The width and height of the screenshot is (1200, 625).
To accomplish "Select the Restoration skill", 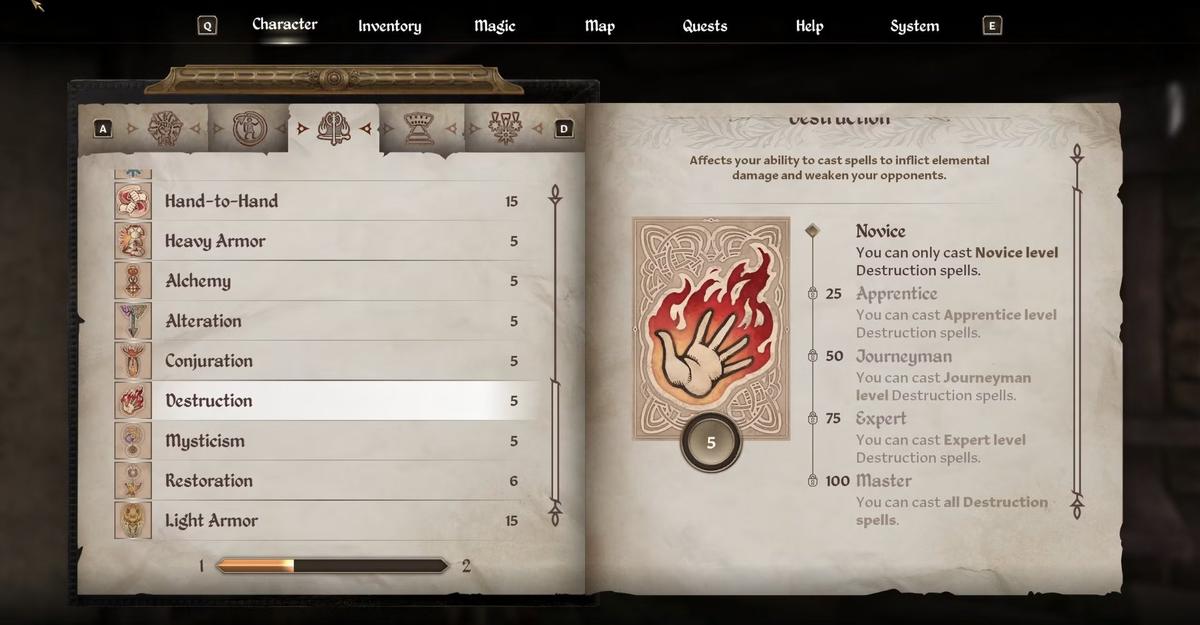I will click(330, 481).
